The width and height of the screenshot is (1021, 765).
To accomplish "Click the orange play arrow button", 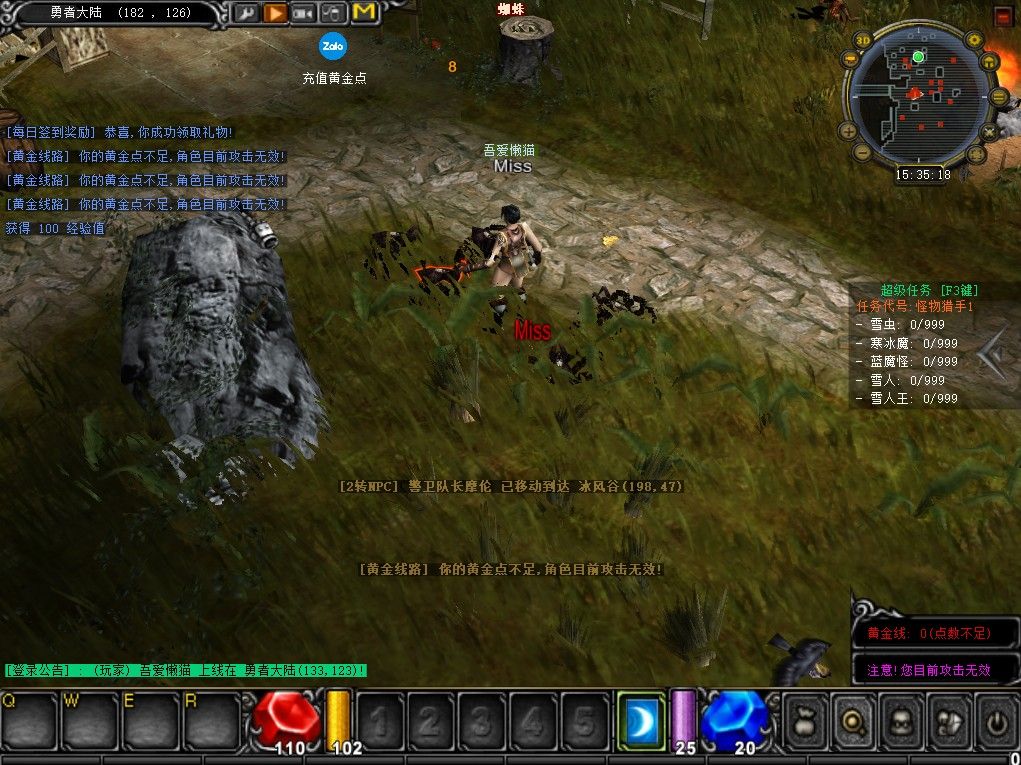I will pyautogui.click(x=275, y=13).
